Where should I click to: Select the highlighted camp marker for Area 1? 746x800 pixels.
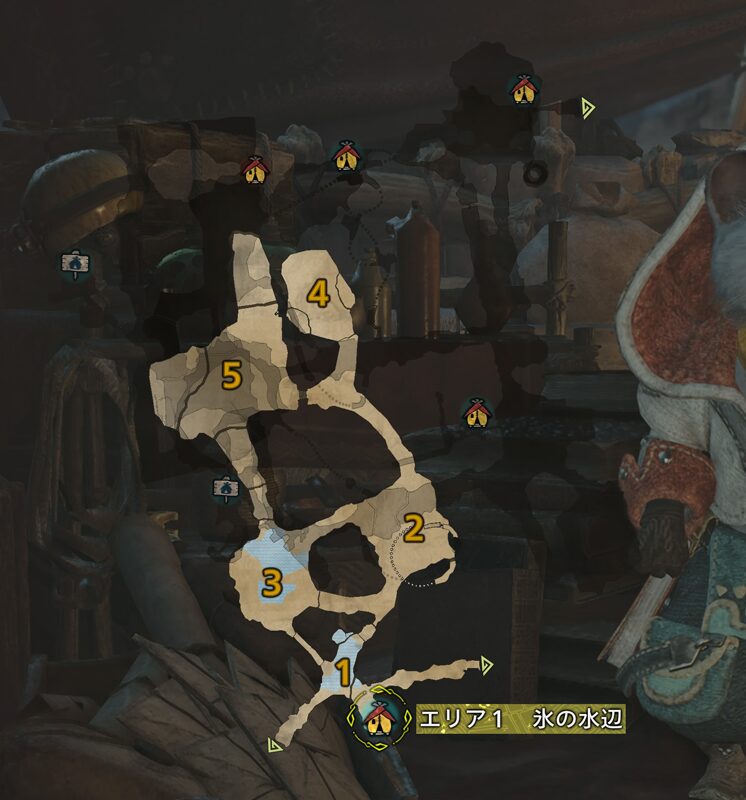[378, 717]
